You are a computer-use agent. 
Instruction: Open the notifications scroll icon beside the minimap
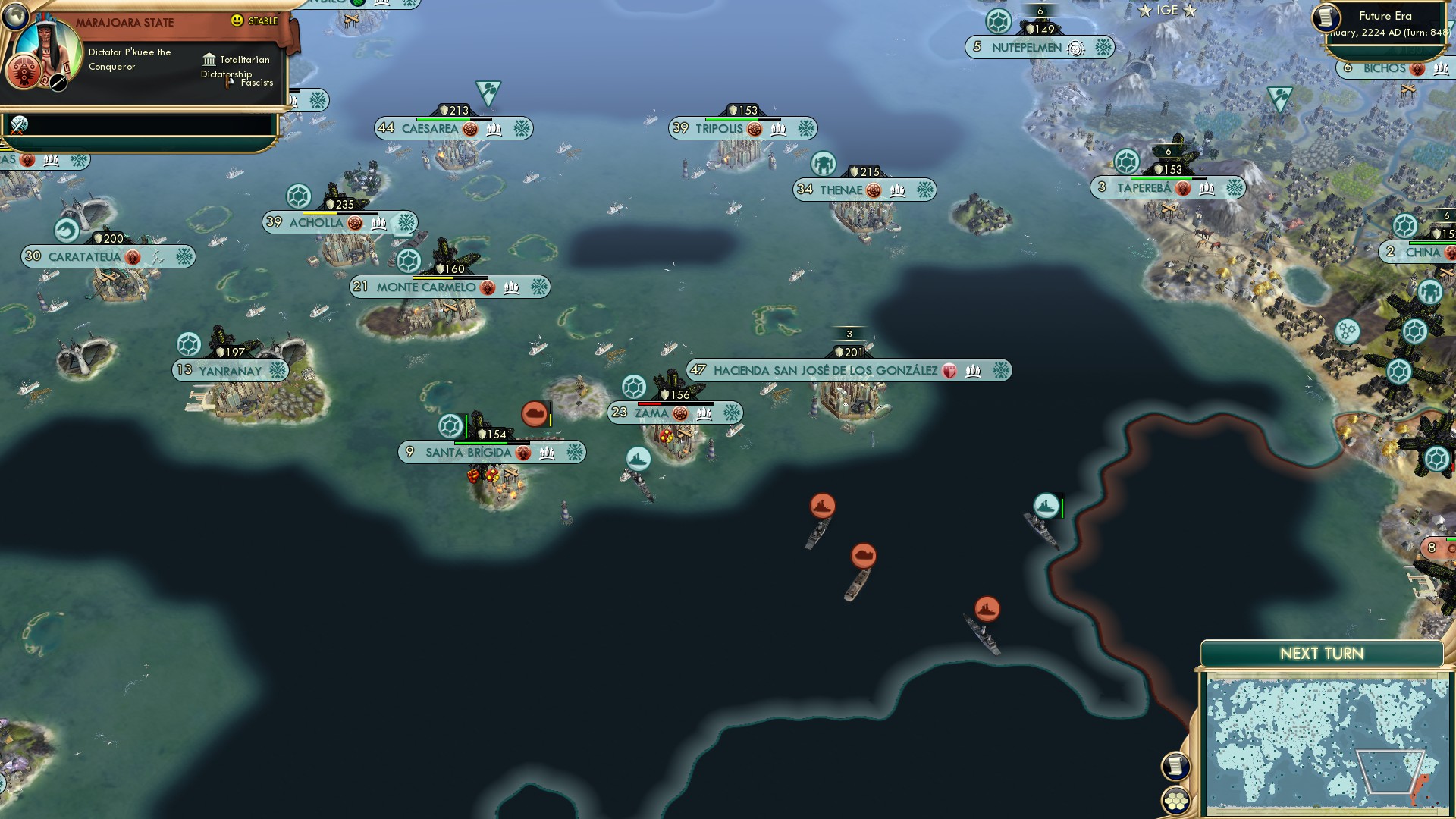[x=1176, y=766]
